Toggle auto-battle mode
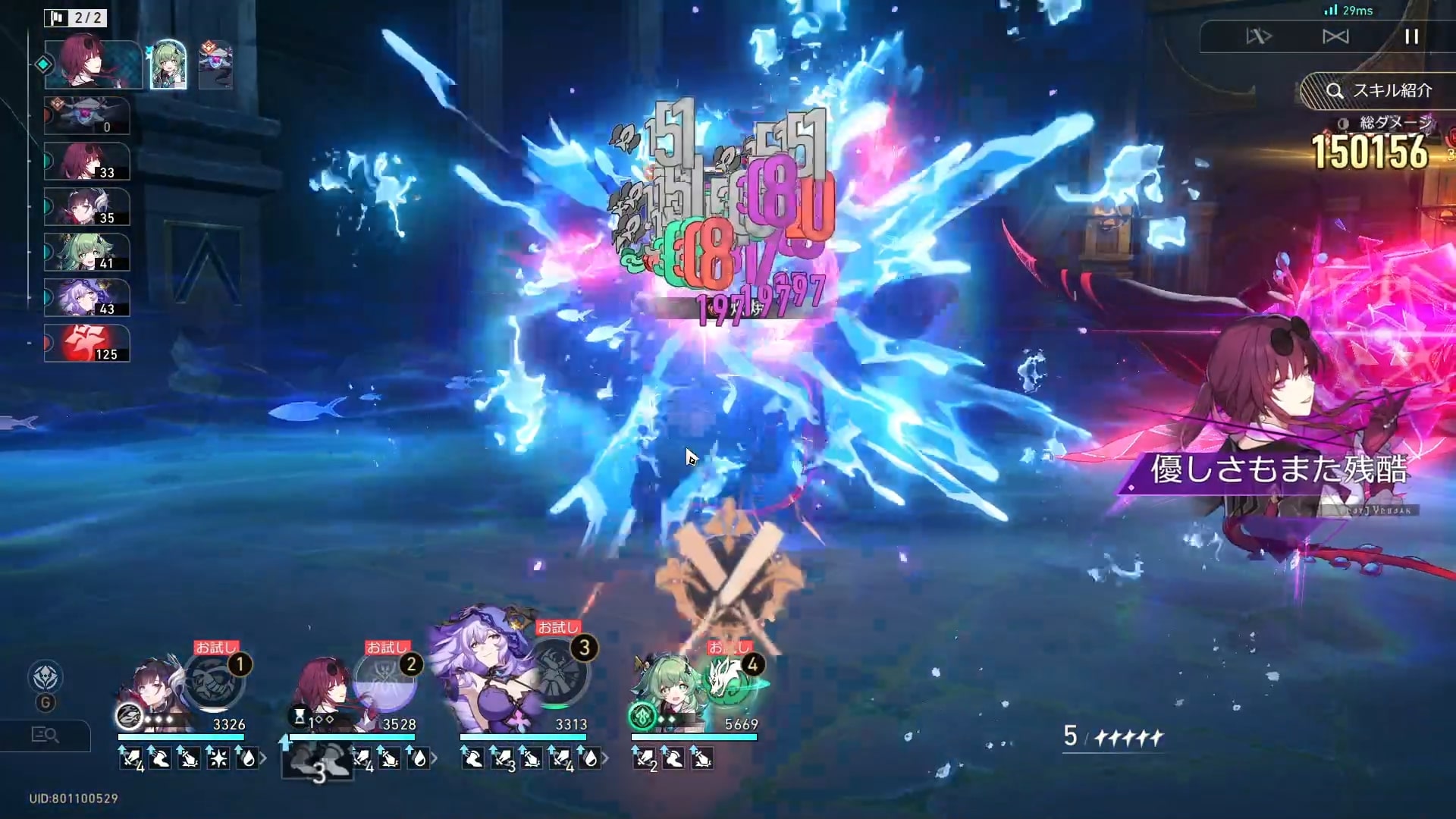The width and height of the screenshot is (1456, 819). point(1335,36)
